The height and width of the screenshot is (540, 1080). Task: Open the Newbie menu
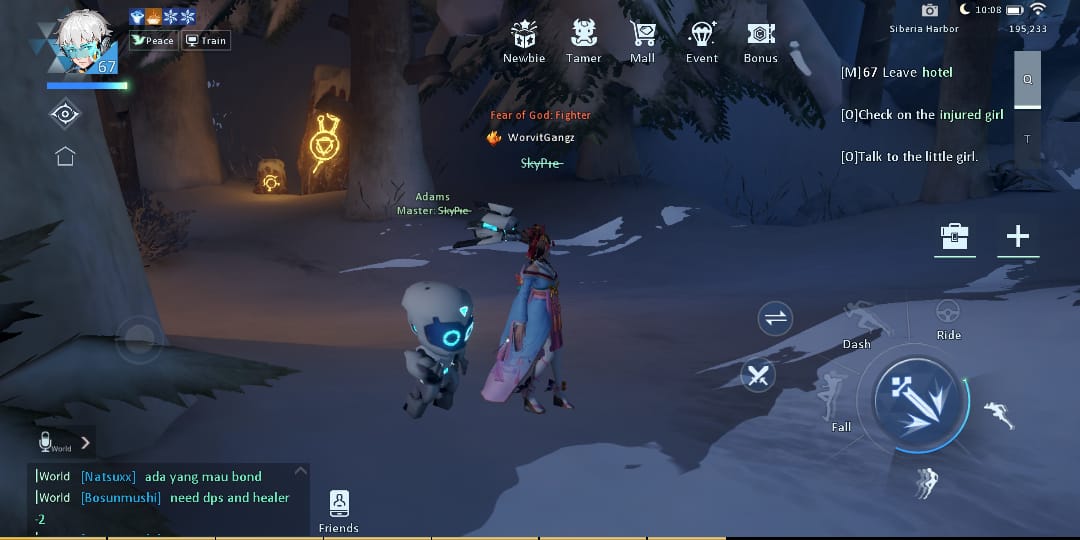(524, 40)
